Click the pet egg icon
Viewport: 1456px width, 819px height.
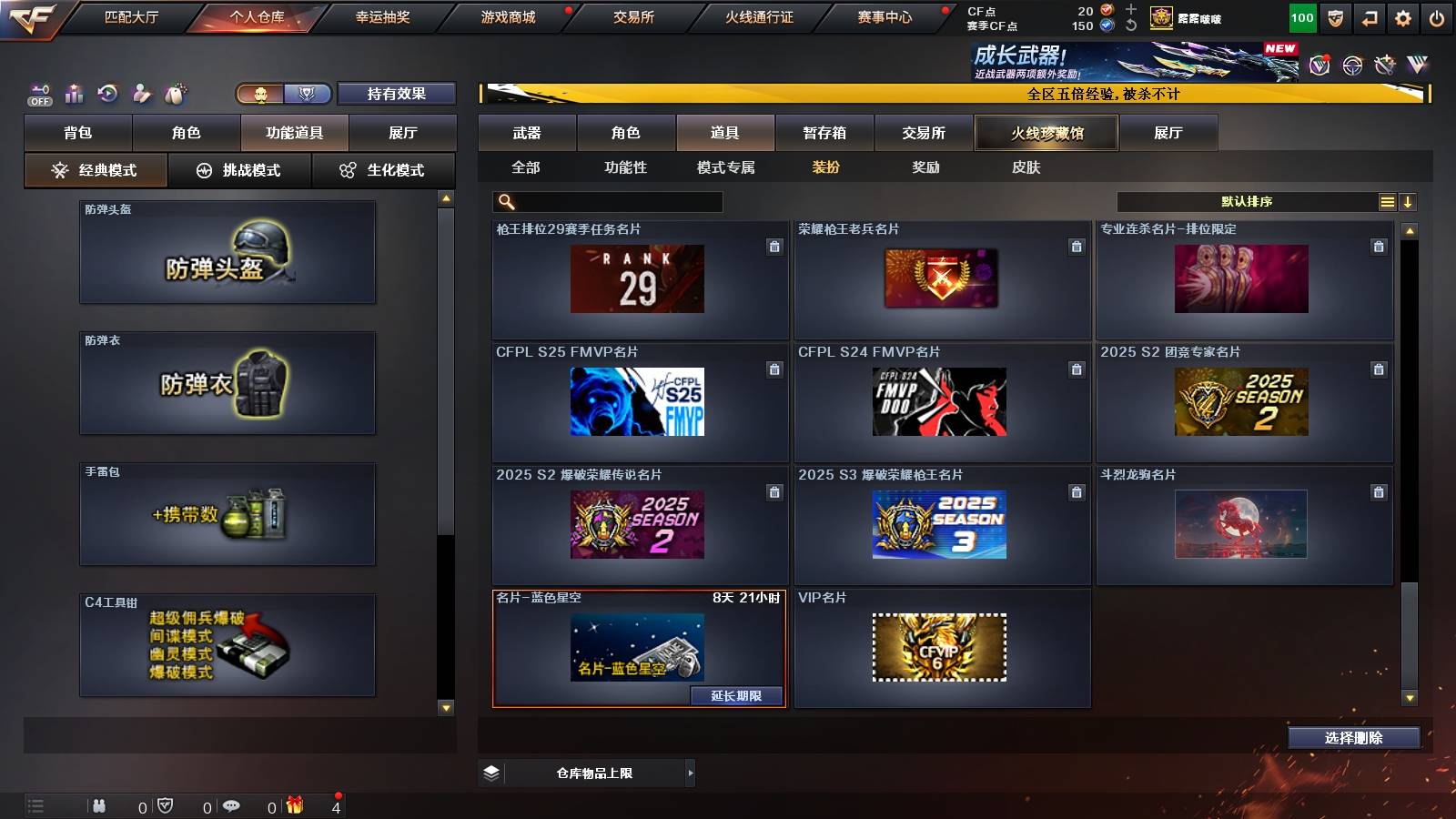(175, 93)
